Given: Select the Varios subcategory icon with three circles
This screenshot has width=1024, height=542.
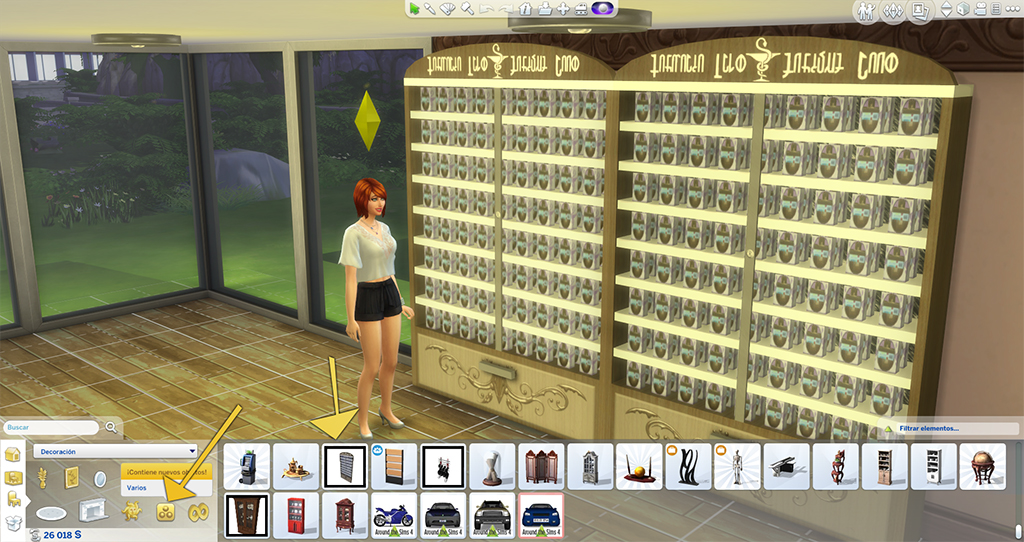Looking at the screenshot, I should tap(166, 512).
